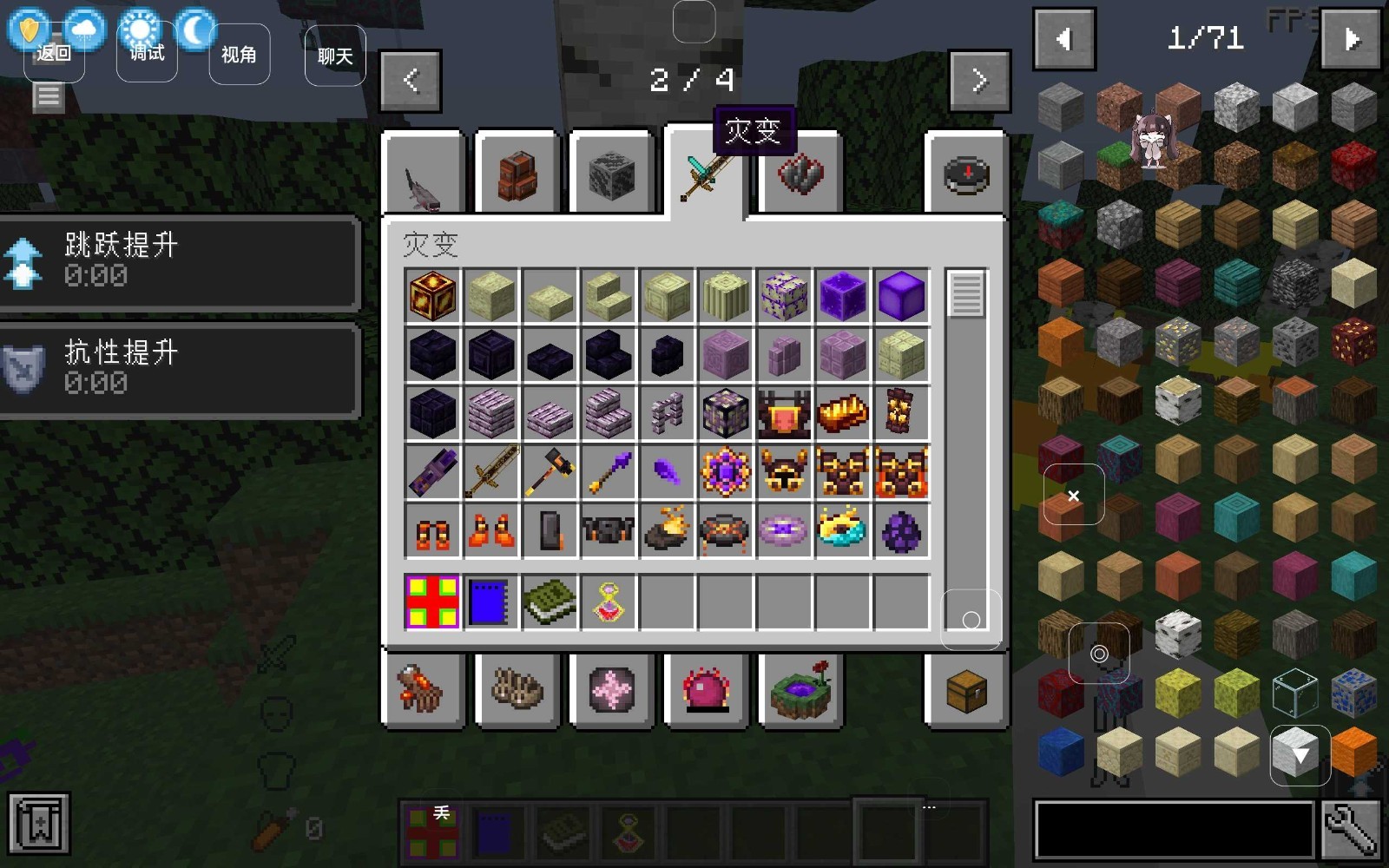This screenshot has height=868, width=1389.
Task: Select the dark purple dragon egg item
Action: (x=901, y=531)
